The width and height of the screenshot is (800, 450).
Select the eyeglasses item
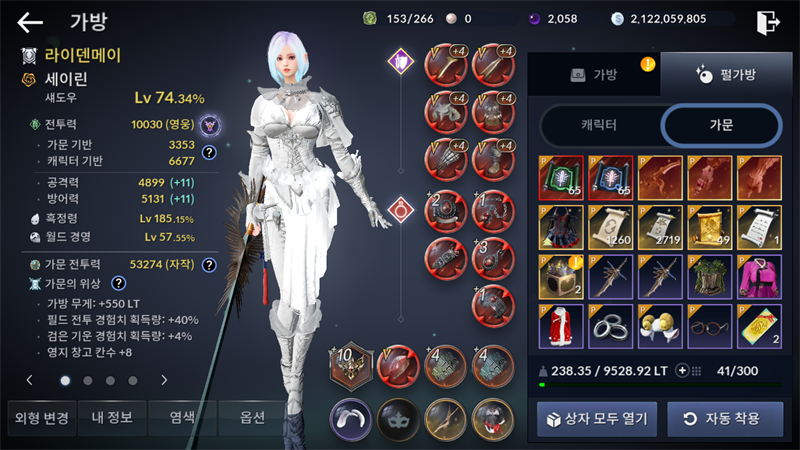tap(709, 327)
